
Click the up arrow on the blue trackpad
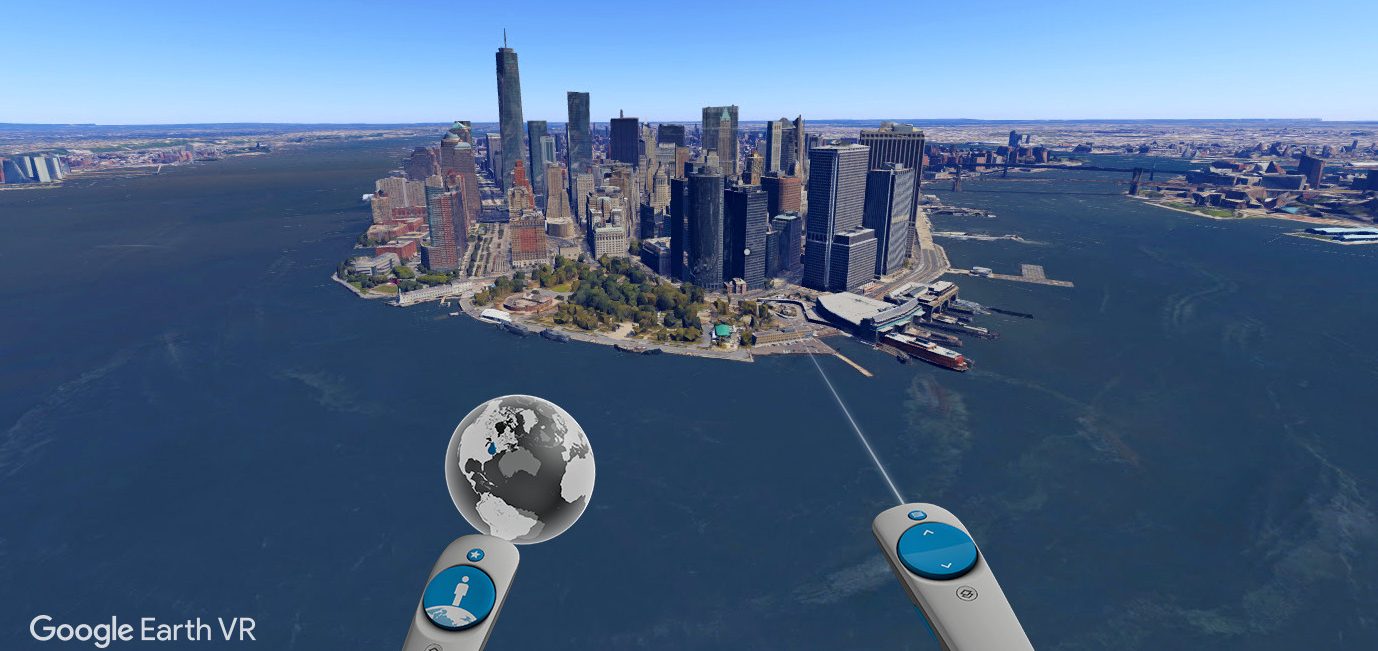[927, 534]
